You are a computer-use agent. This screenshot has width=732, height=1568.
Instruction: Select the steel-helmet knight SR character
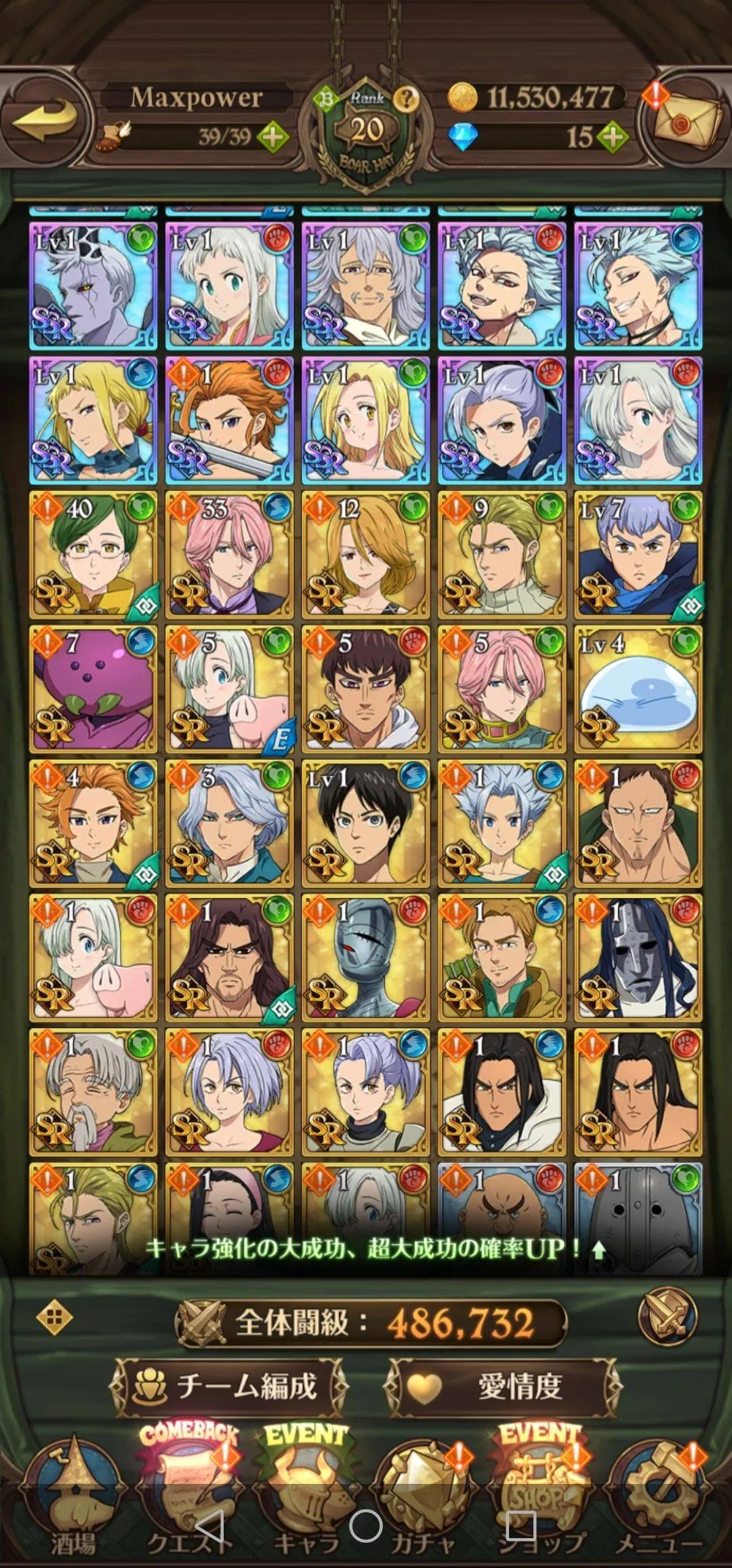pos(366,958)
